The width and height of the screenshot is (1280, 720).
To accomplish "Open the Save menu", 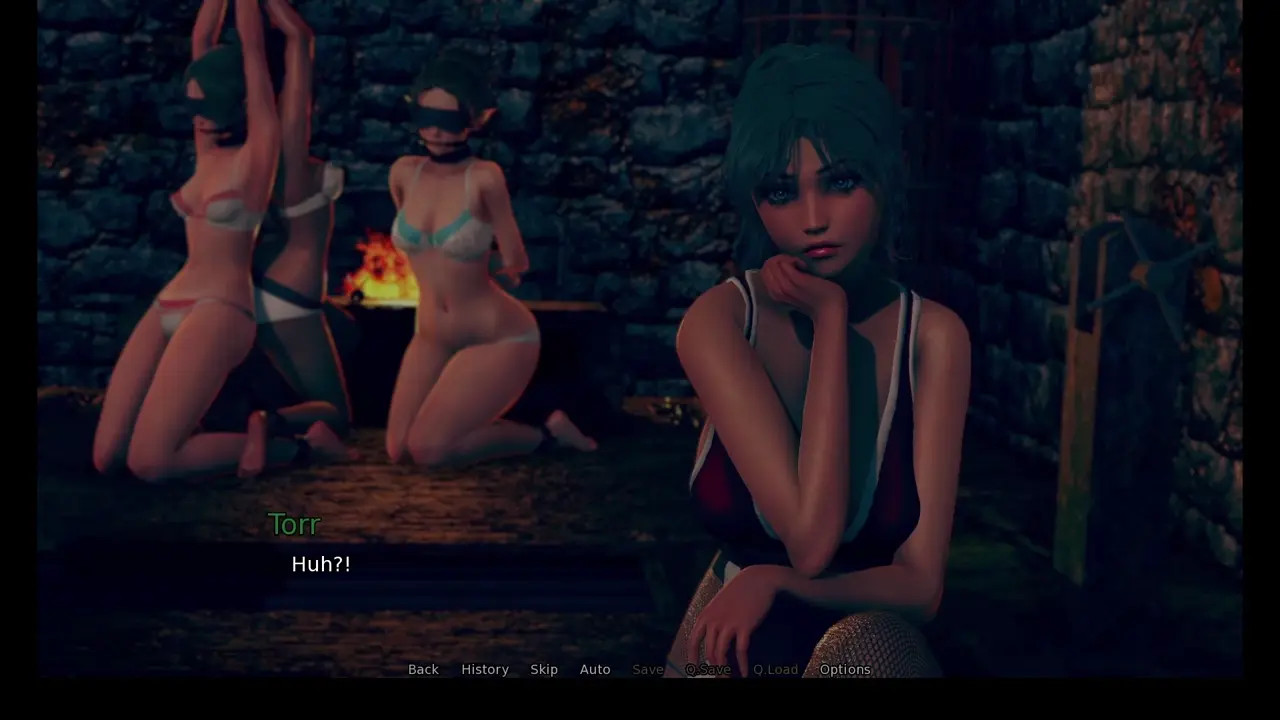I will pyautogui.click(x=647, y=669).
